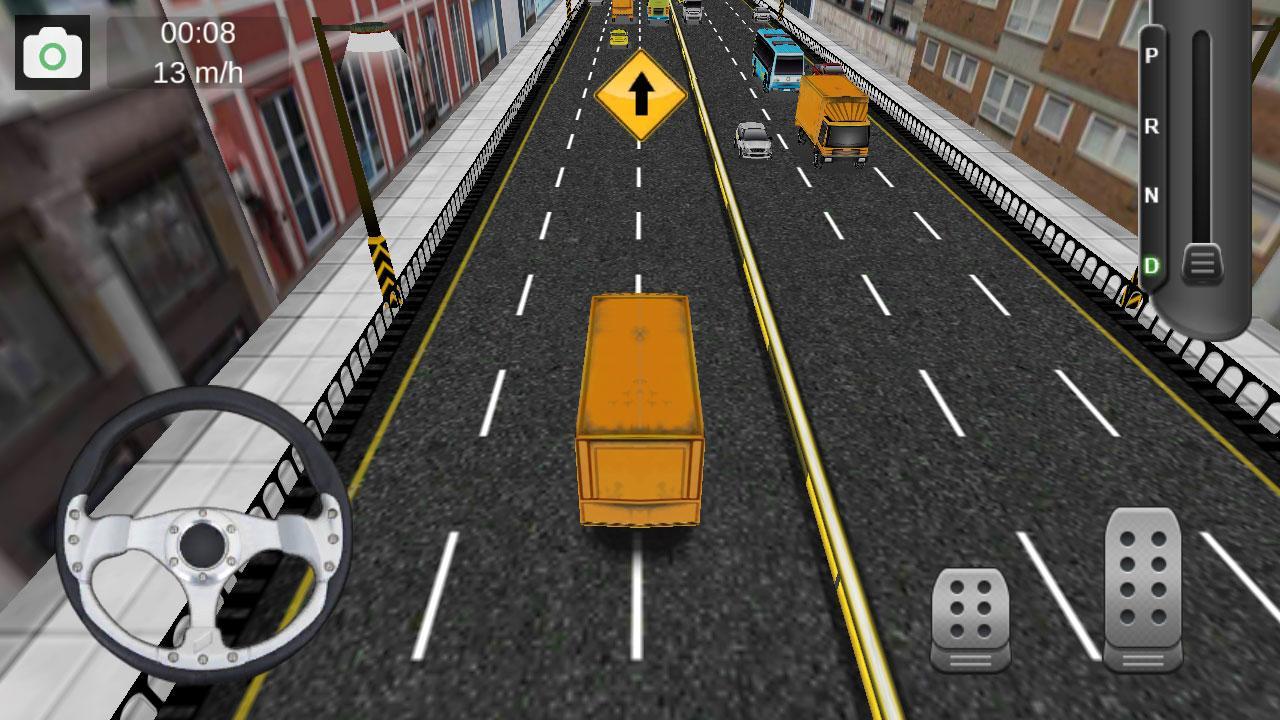Shift into Park gear P
The image size is (1280, 720).
[1152, 58]
